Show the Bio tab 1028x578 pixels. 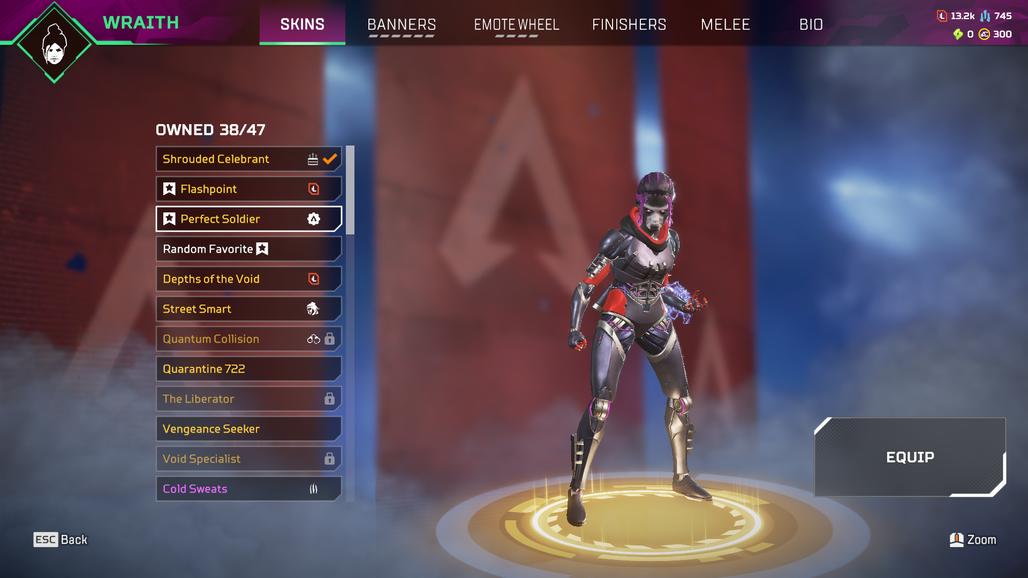pyautogui.click(x=811, y=24)
